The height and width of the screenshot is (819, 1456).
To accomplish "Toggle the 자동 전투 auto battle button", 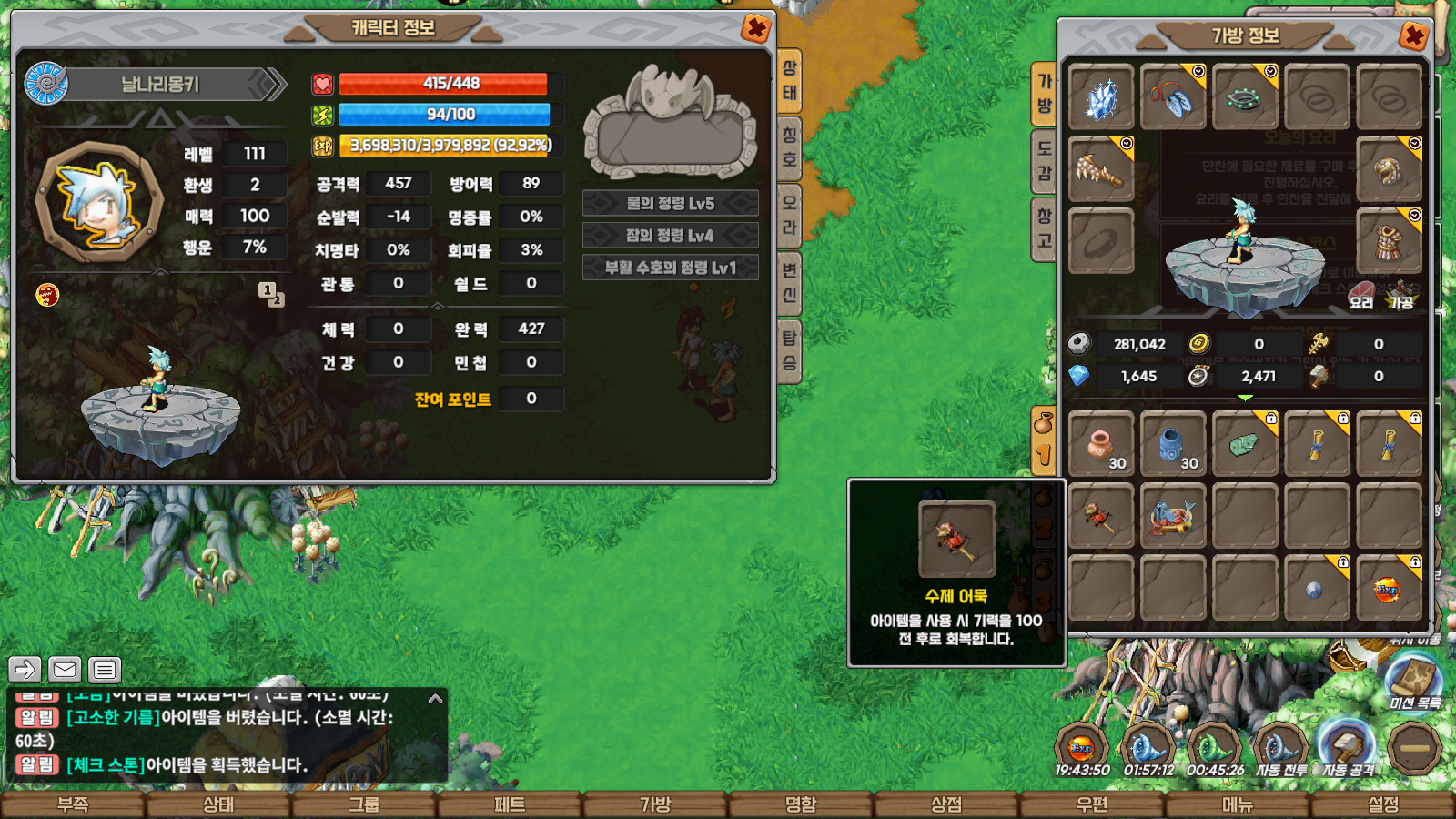I will [x=1281, y=749].
